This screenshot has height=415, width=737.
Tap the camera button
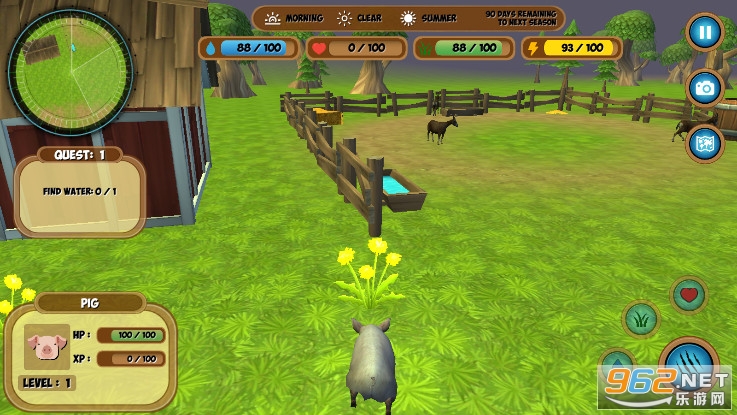click(x=704, y=88)
